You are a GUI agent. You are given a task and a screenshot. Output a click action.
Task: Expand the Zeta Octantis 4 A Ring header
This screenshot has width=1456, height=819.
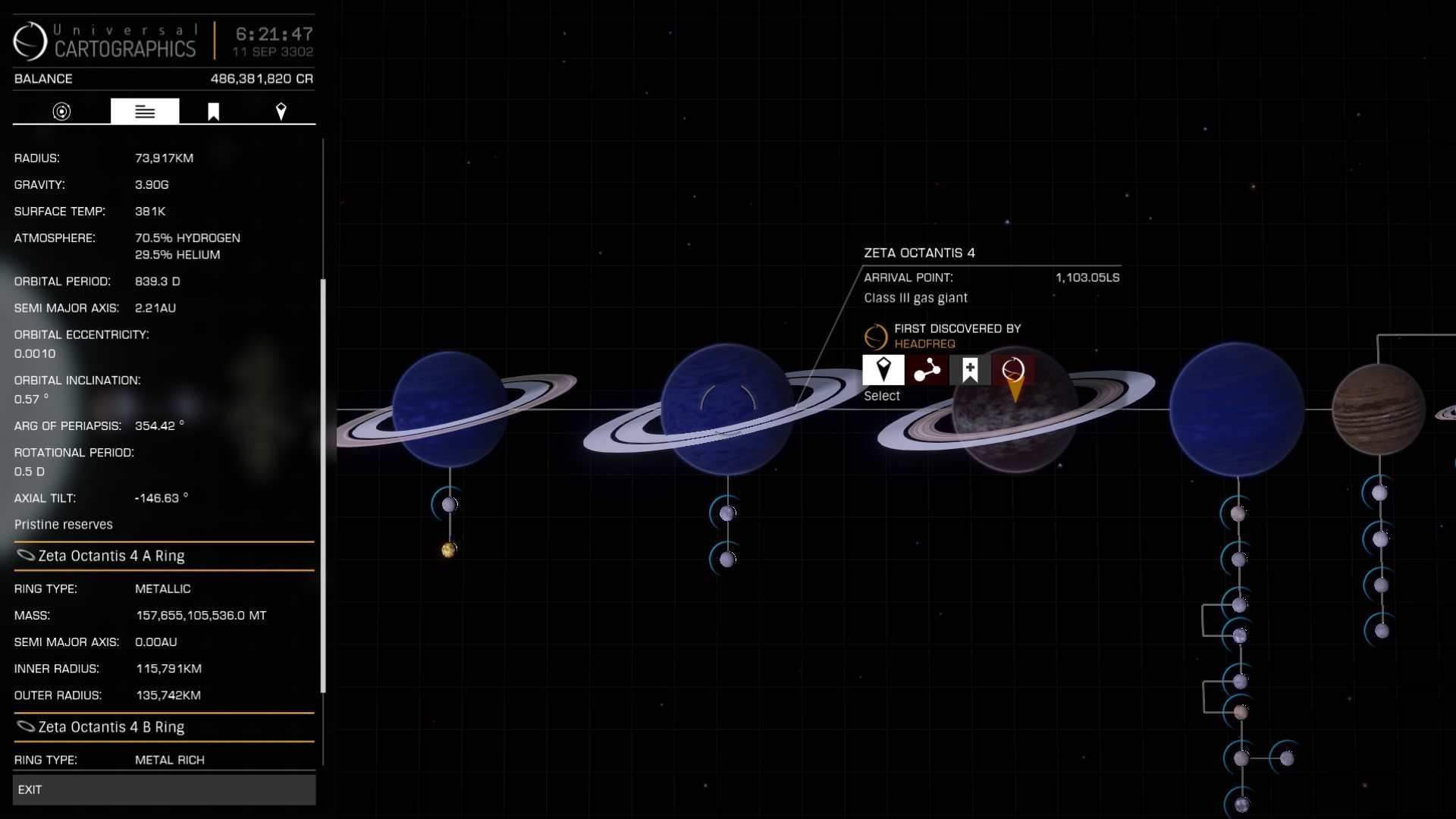point(164,556)
